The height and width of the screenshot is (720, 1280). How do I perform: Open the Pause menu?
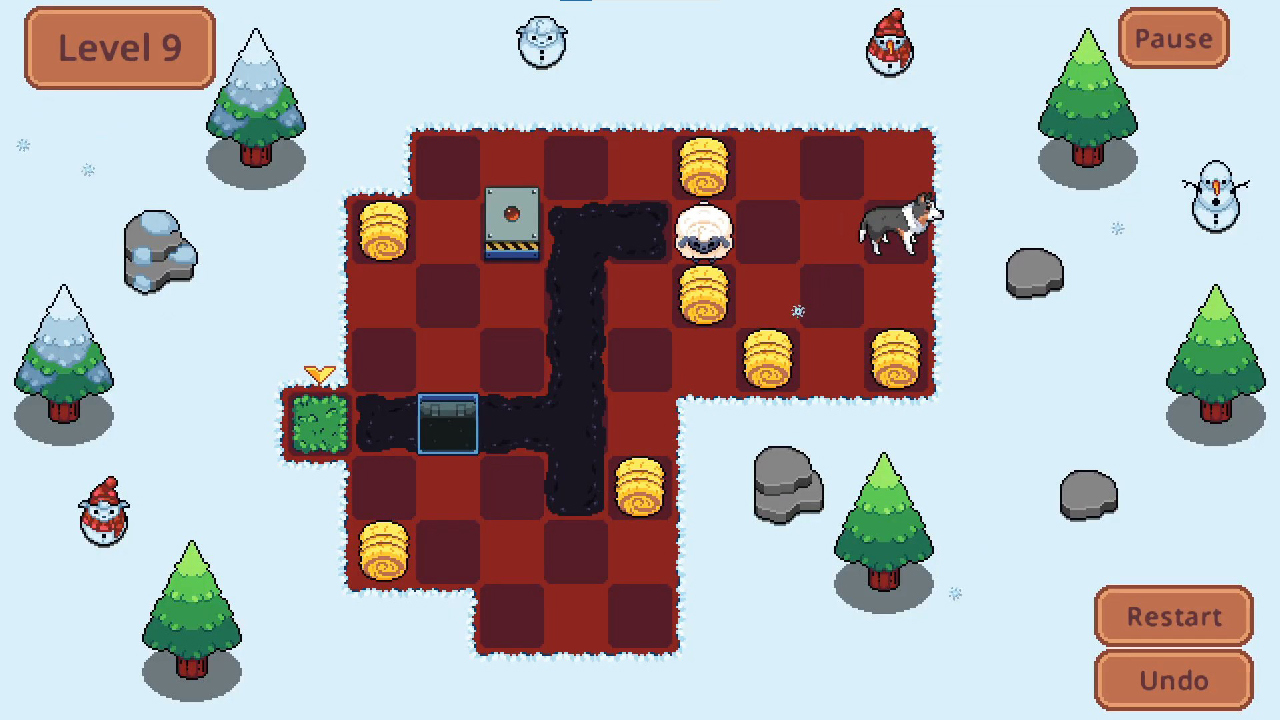click(1172, 39)
